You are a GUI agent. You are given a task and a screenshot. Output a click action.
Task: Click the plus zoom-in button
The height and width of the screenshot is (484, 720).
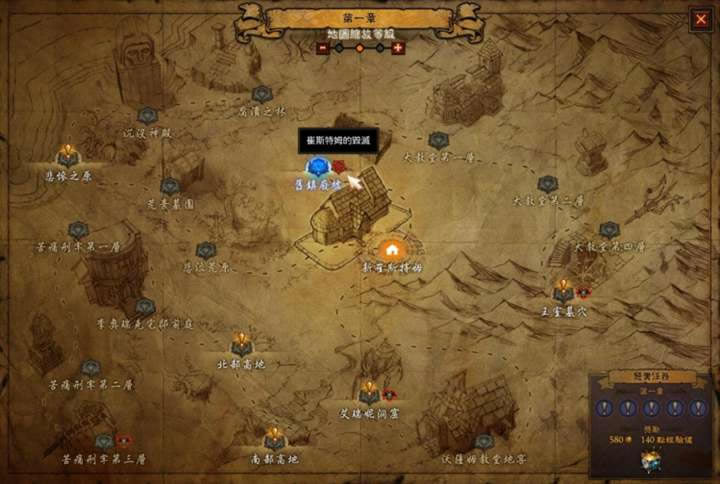click(x=397, y=47)
